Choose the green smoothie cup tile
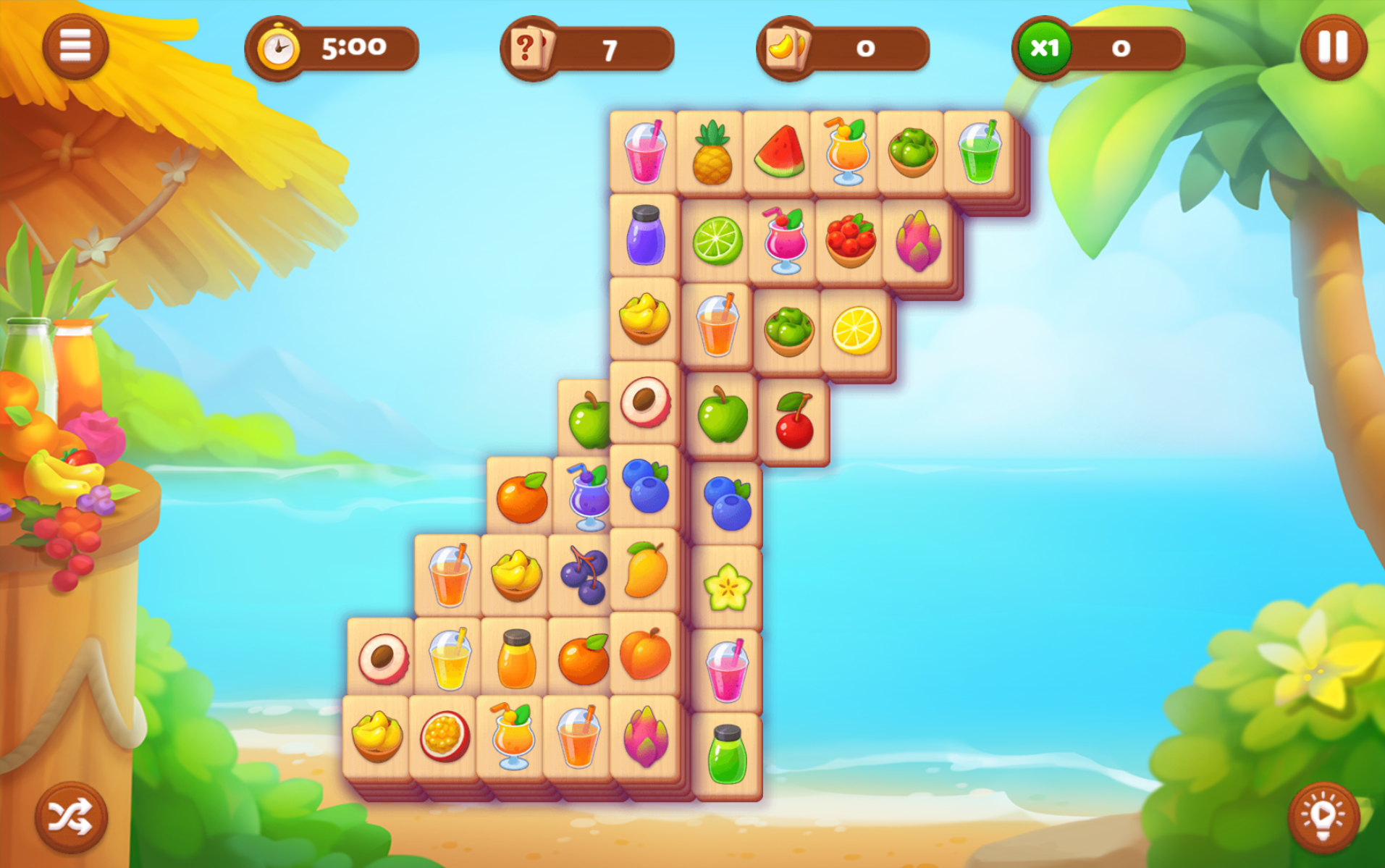The image size is (1385, 868). (979, 153)
